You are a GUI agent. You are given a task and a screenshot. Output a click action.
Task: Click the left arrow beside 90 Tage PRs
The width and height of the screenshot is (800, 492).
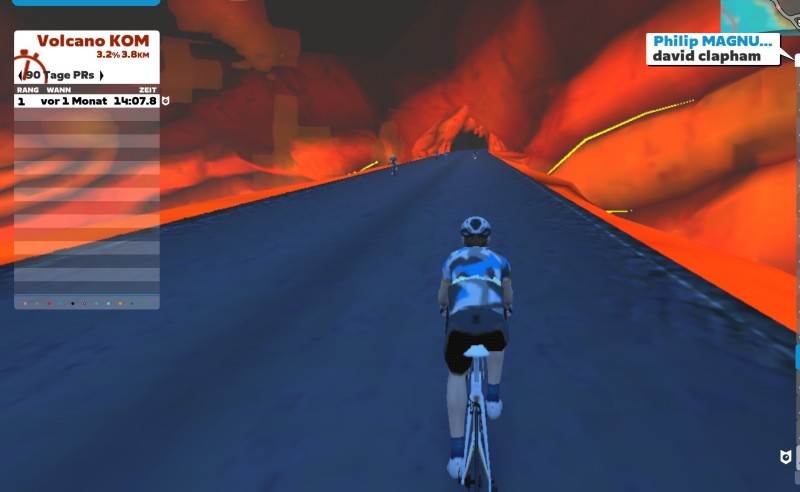[x=22, y=75]
